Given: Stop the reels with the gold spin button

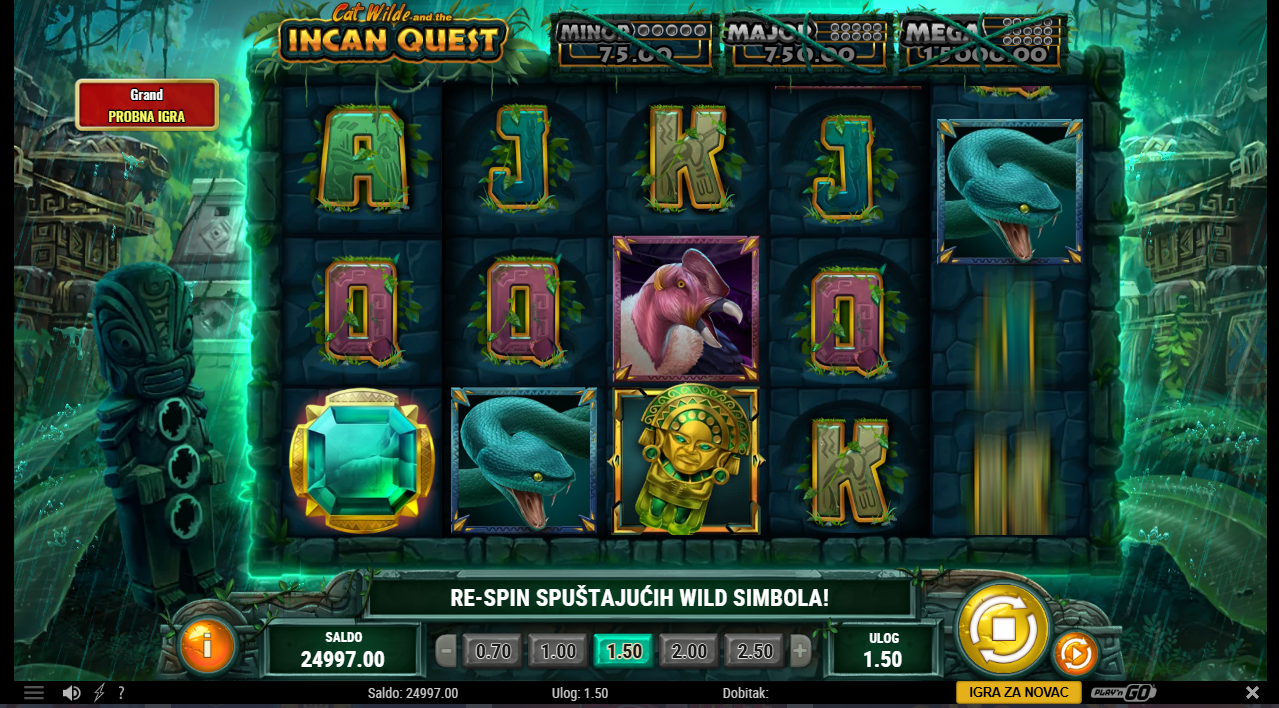Looking at the screenshot, I should tap(1003, 628).
